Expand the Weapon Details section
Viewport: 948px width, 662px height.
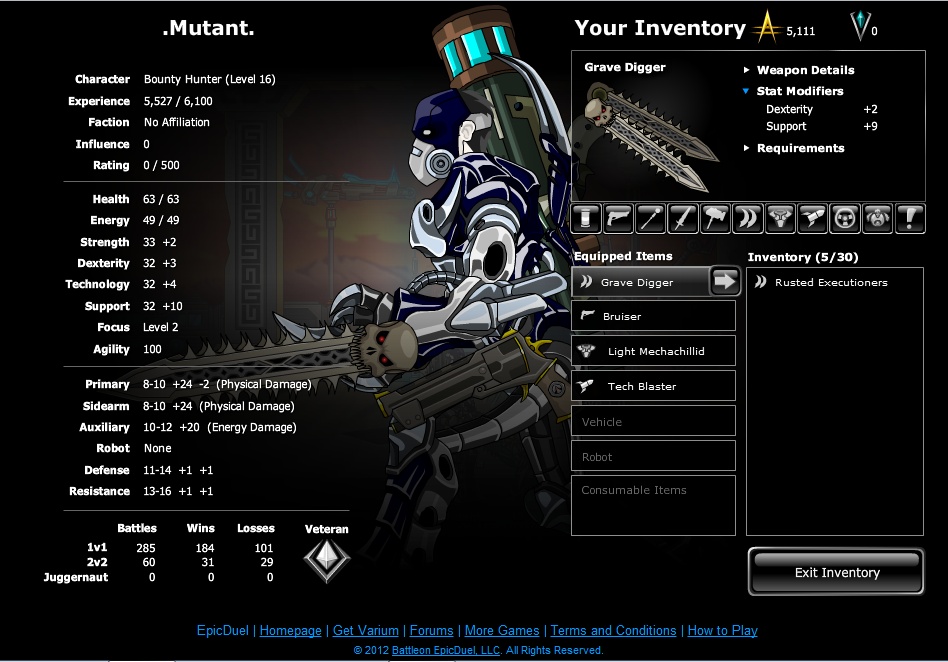[804, 70]
